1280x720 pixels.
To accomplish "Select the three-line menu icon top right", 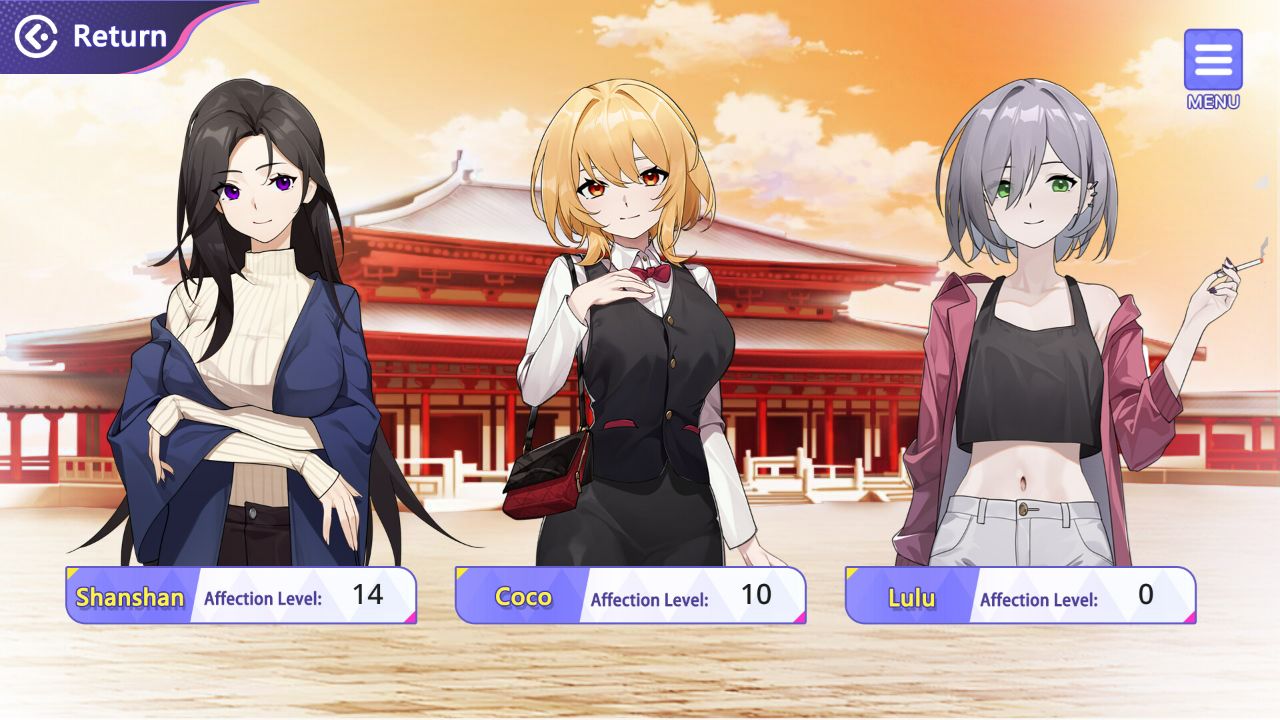I will click(1213, 60).
